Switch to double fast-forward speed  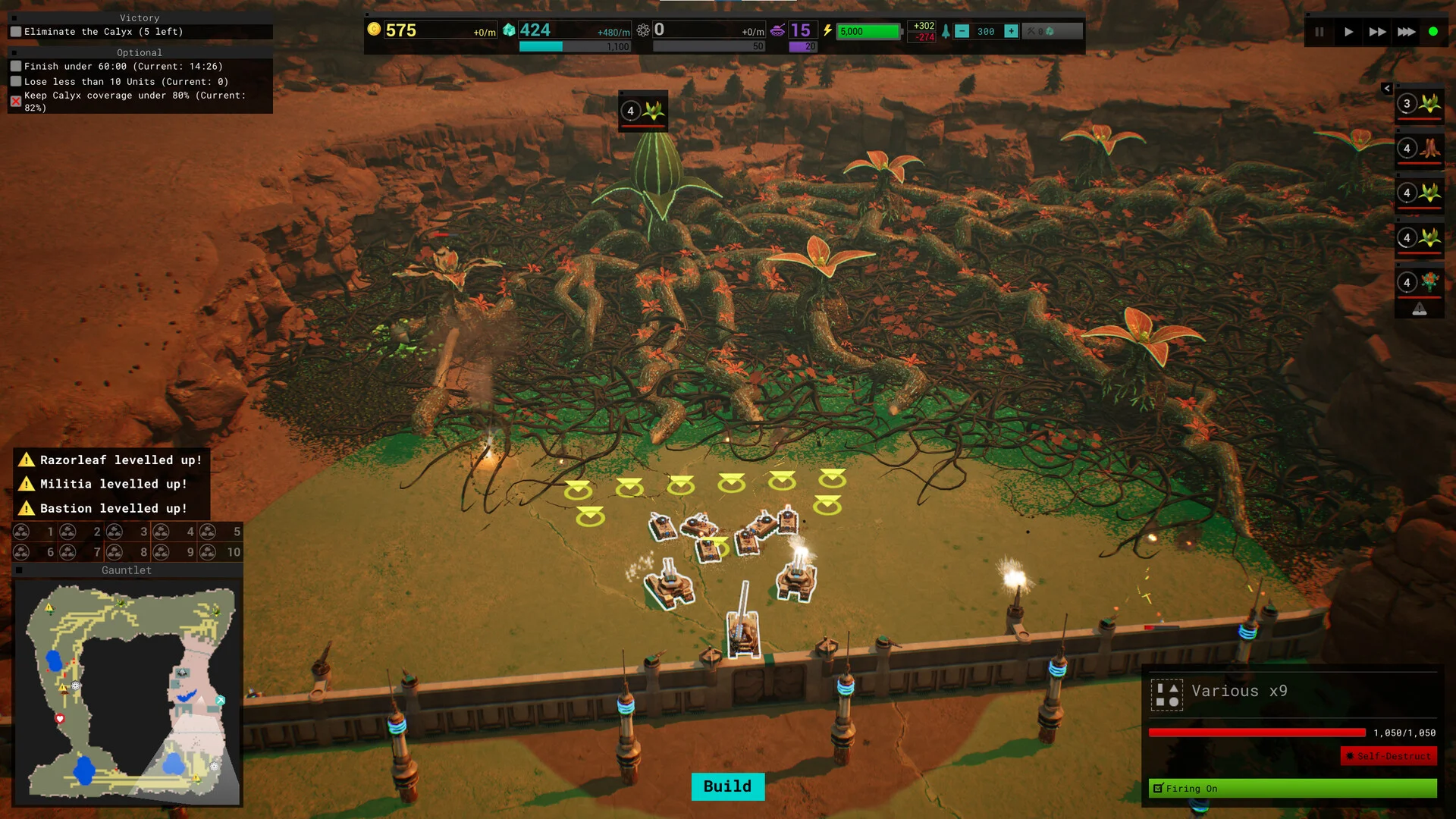[1377, 32]
